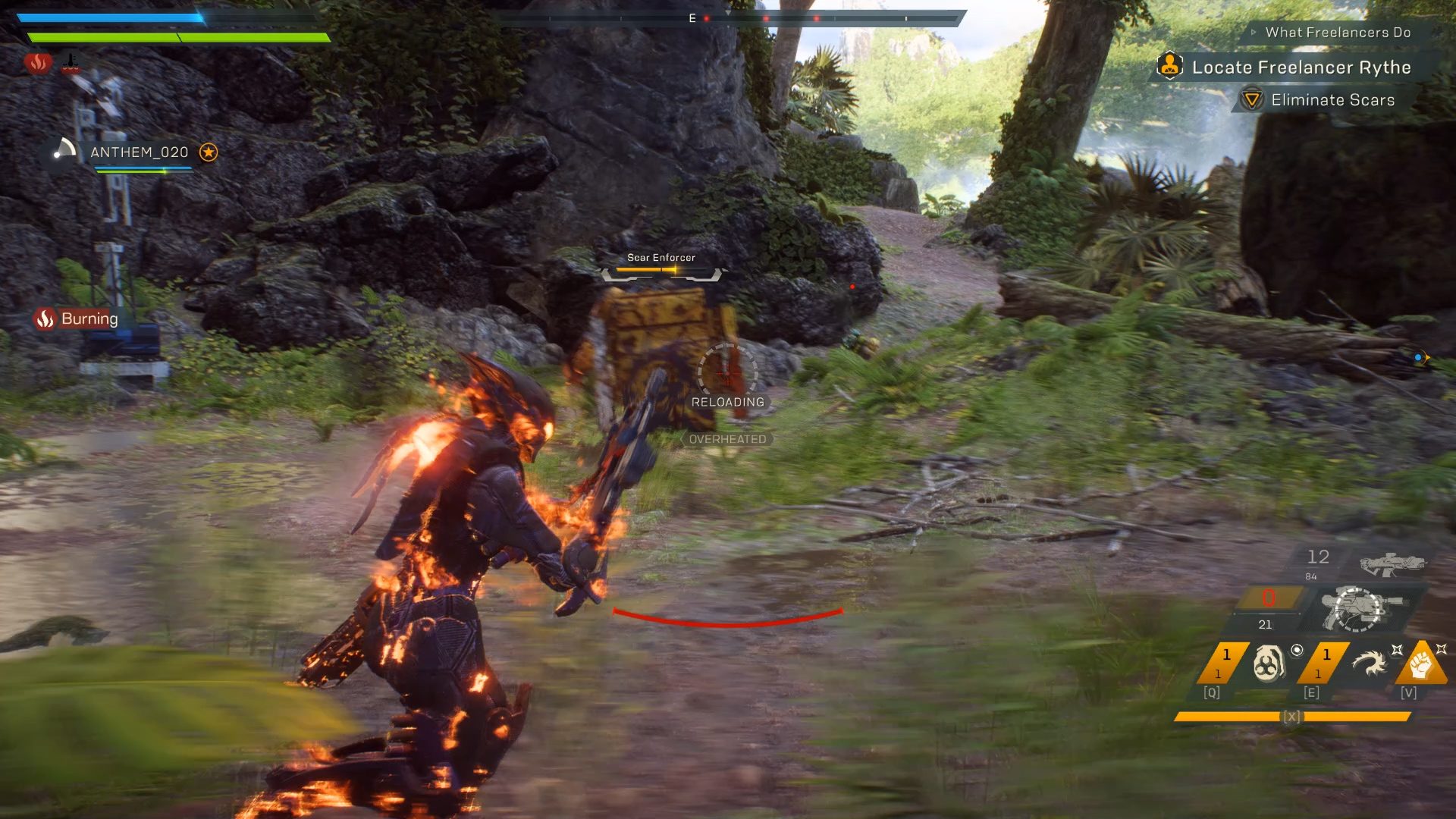Click the OVERHEATED warning label
This screenshot has height=819, width=1456.
coord(727,438)
